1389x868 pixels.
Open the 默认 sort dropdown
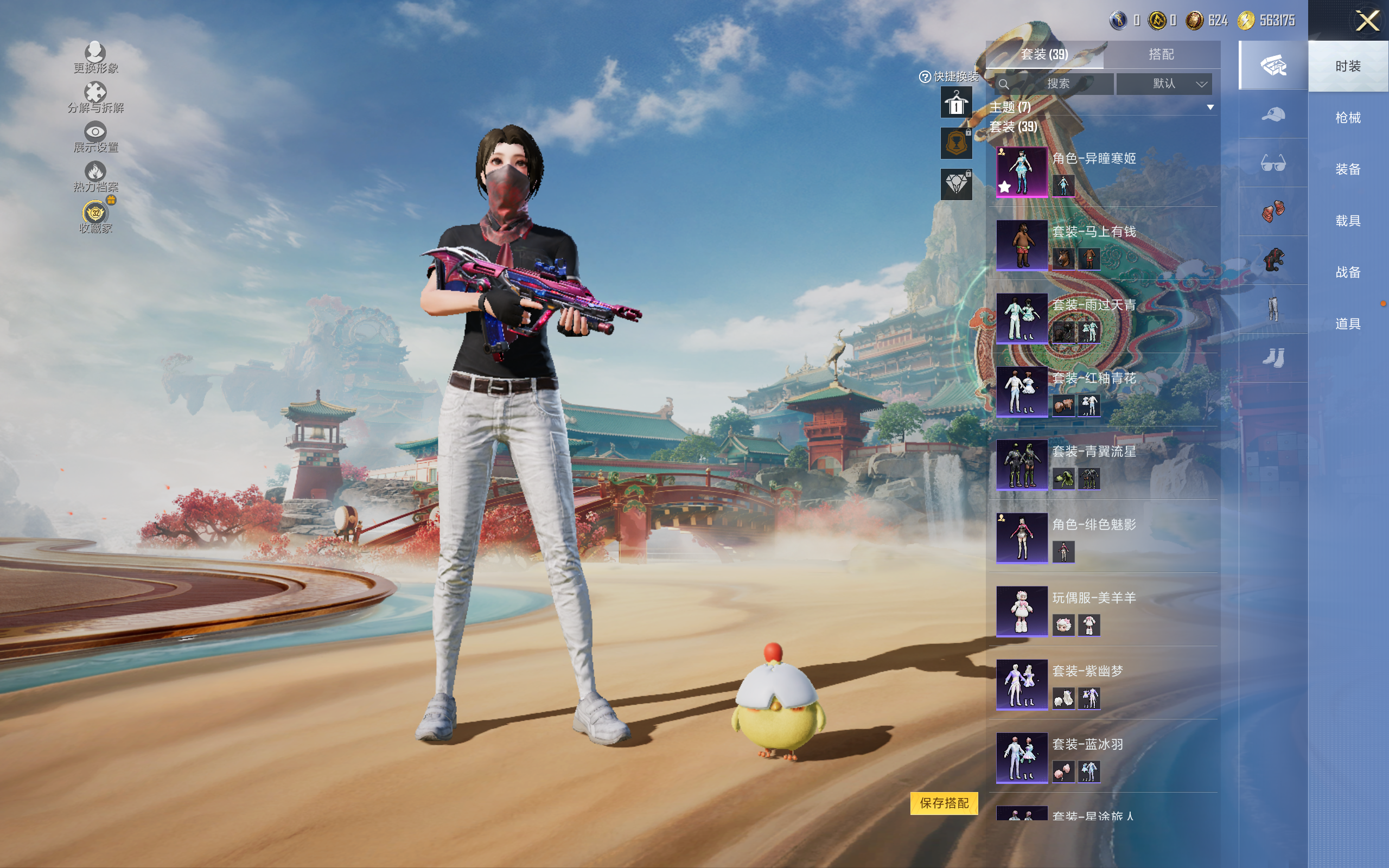pyautogui.click(x=1164, y=84)
